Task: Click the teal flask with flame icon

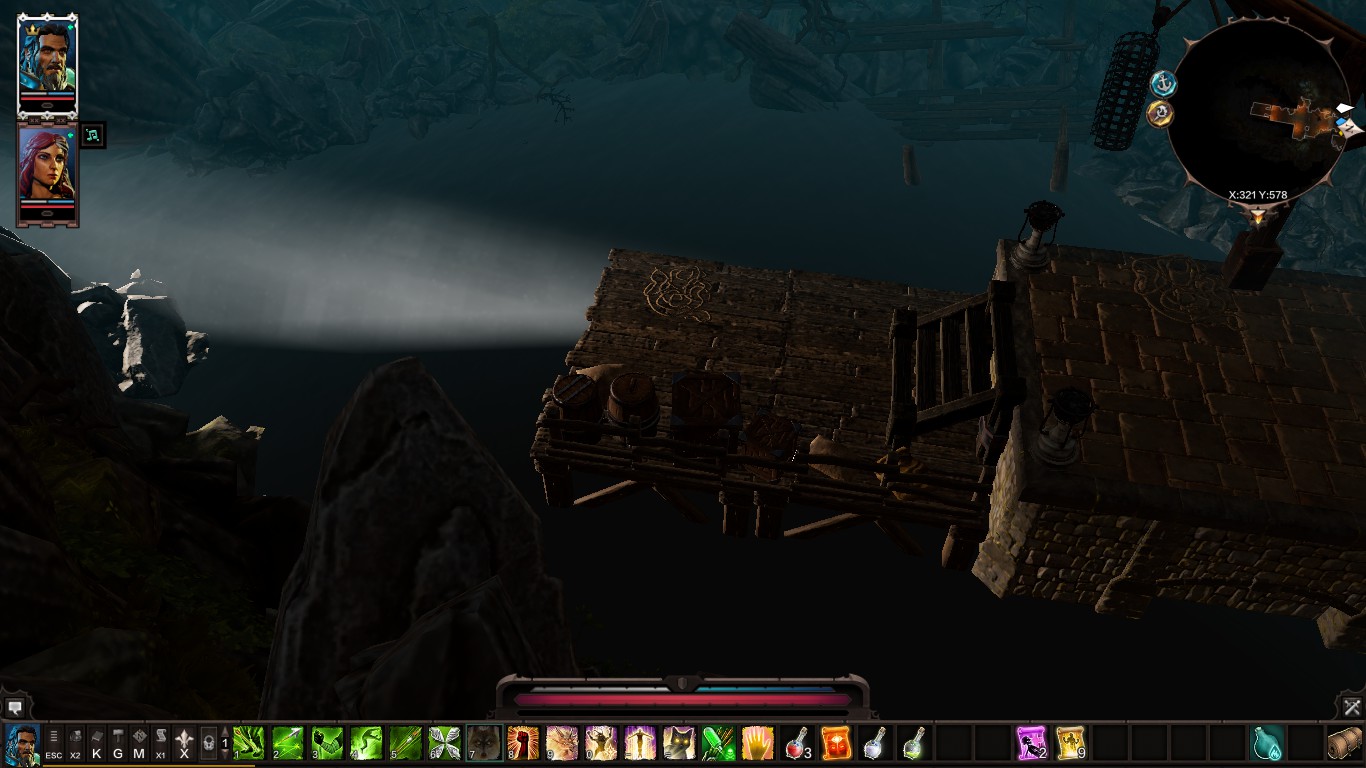Action: click(1267, 743)
